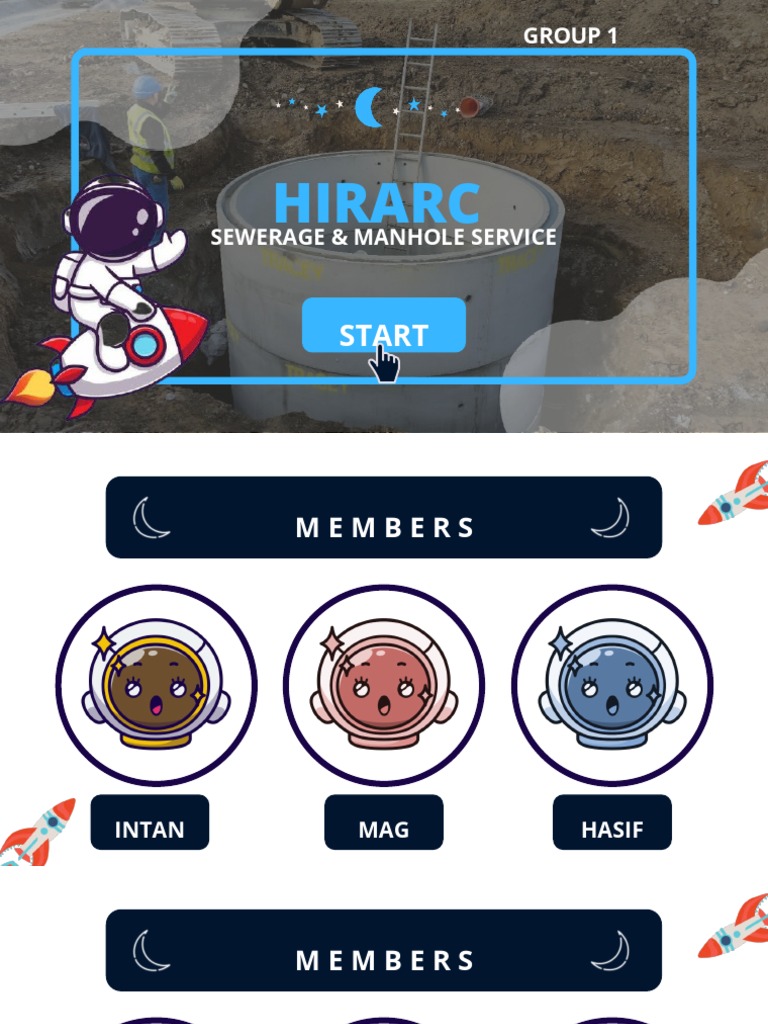Pick the blue astronaut avatar for Hasif
768x1024 pixels.
tap(612, 686)
